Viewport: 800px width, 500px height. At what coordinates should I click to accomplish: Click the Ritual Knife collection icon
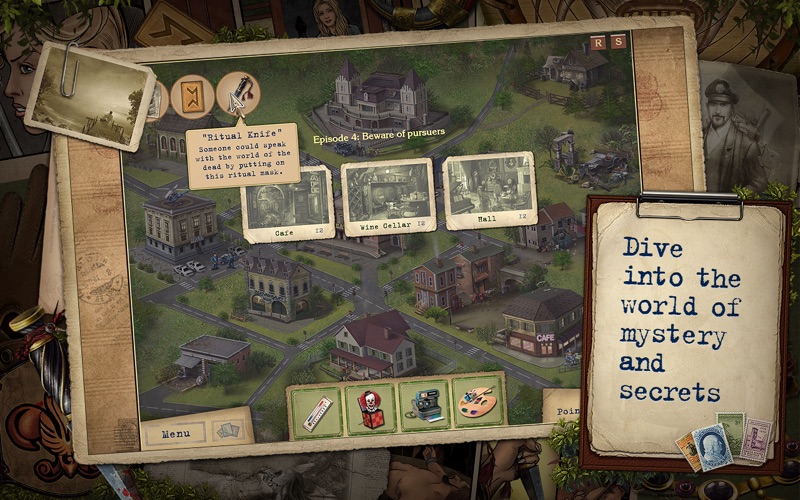(x=236, y=94)
